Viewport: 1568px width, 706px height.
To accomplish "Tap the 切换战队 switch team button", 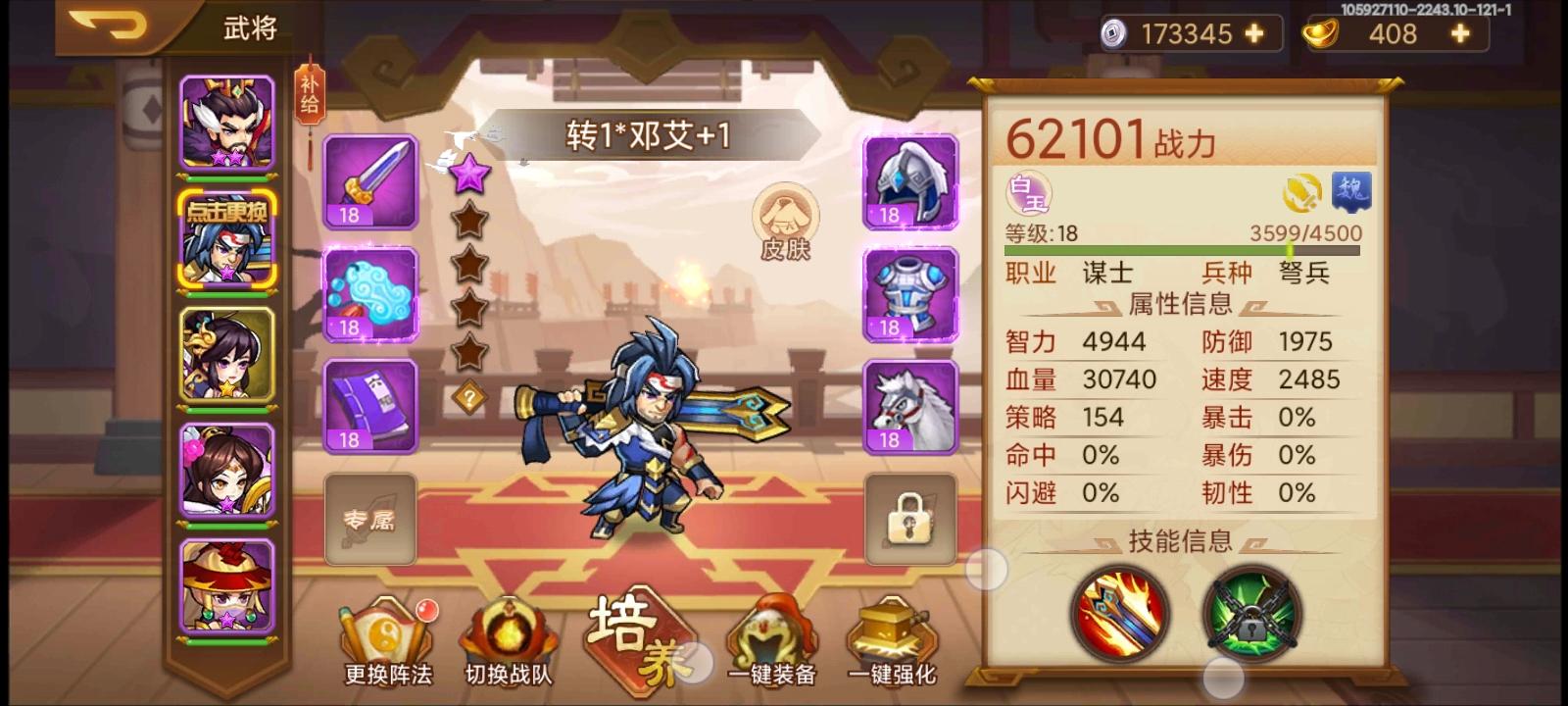I will tap(510, 637).
